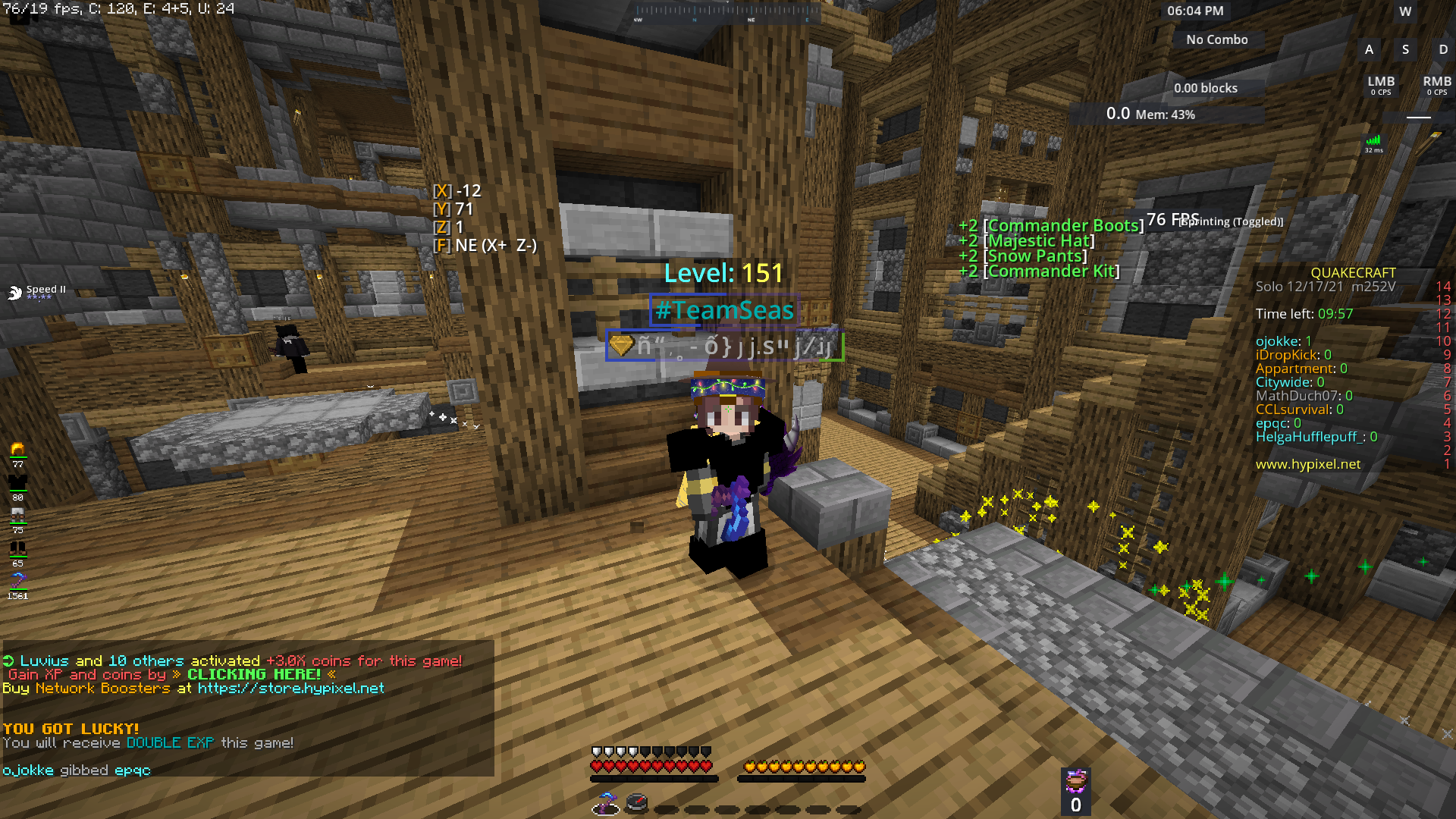Select the Speed II potion effect icon
The height and width of the screenshot is (819, 1456).
(17, 290)
